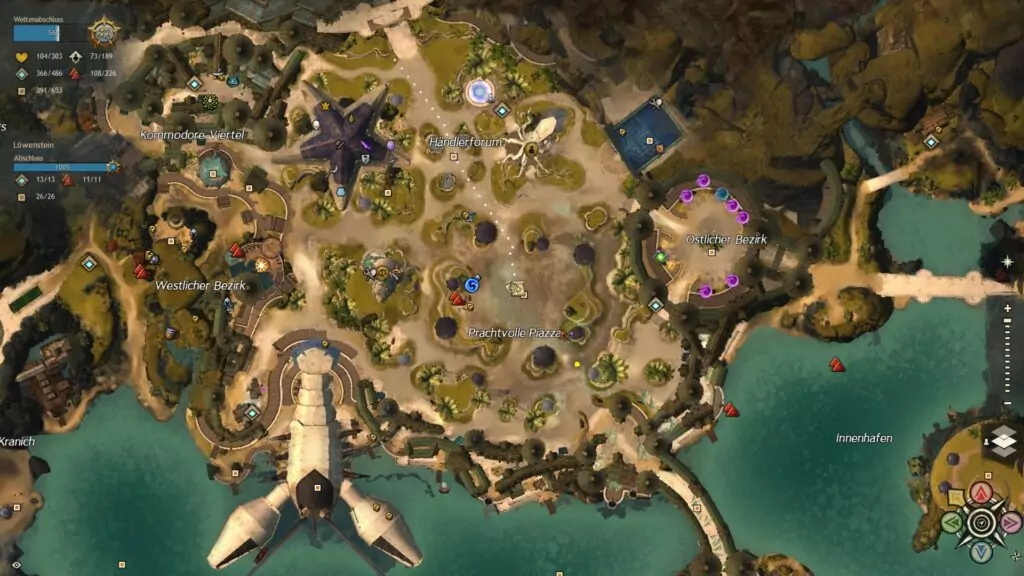Screen dimensions: 1024x576
Task: Click the Löwenstein completion reward star icon
Action: pyautogui.click(x=112, y=167)
